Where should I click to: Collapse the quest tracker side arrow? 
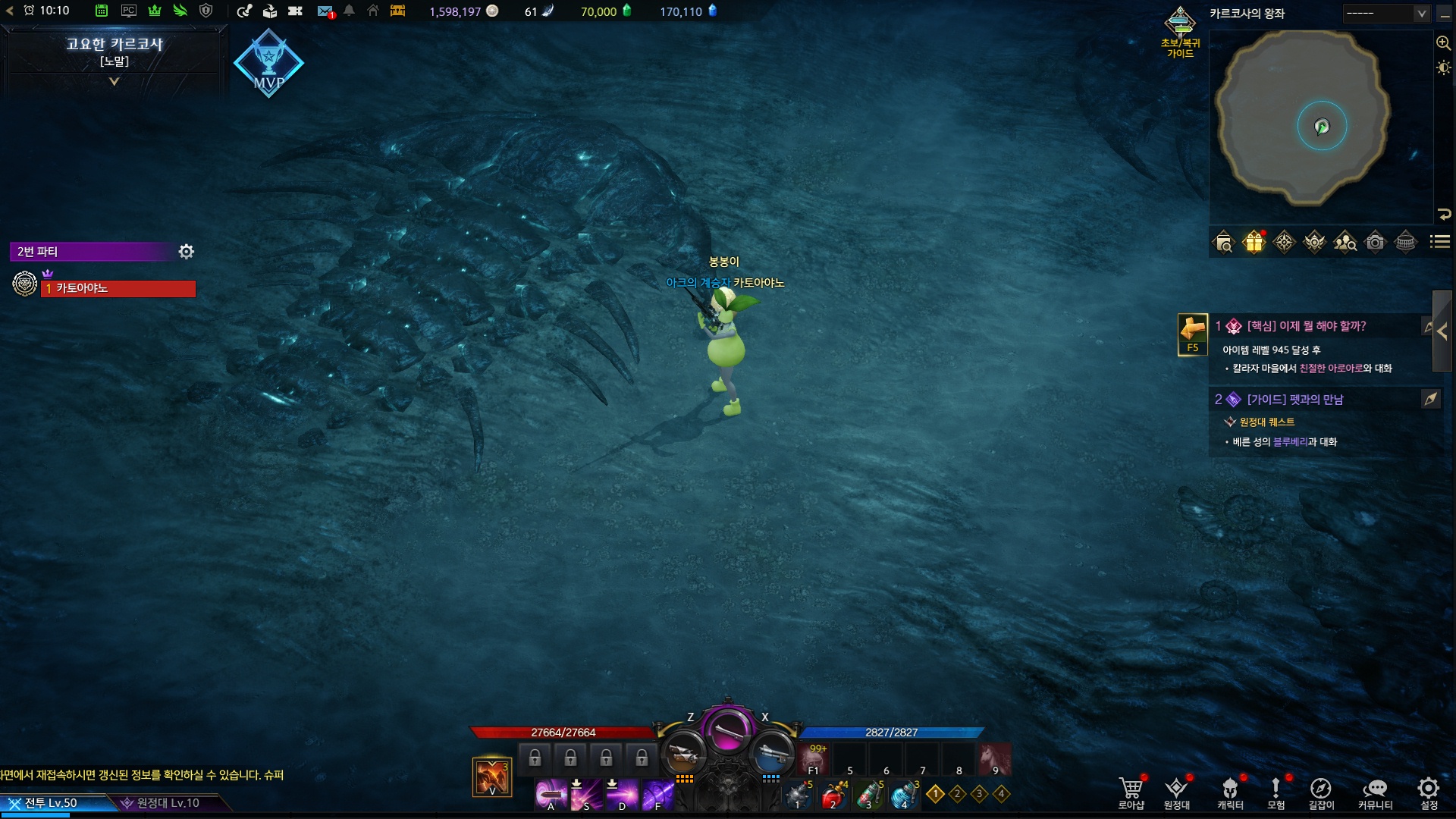(x=1442, y=331)
